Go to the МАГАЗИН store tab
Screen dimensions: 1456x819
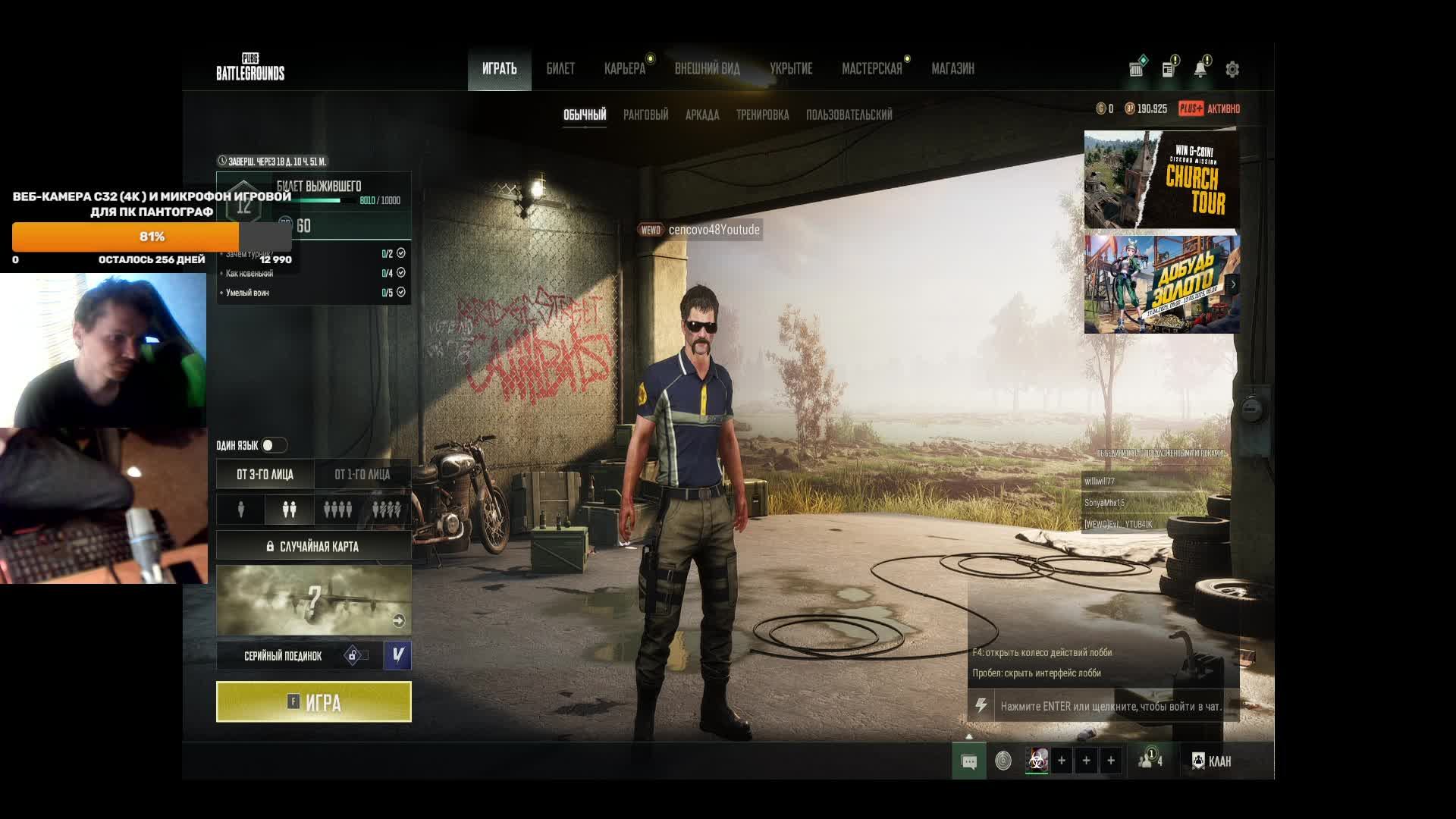(x=952, y=69)
